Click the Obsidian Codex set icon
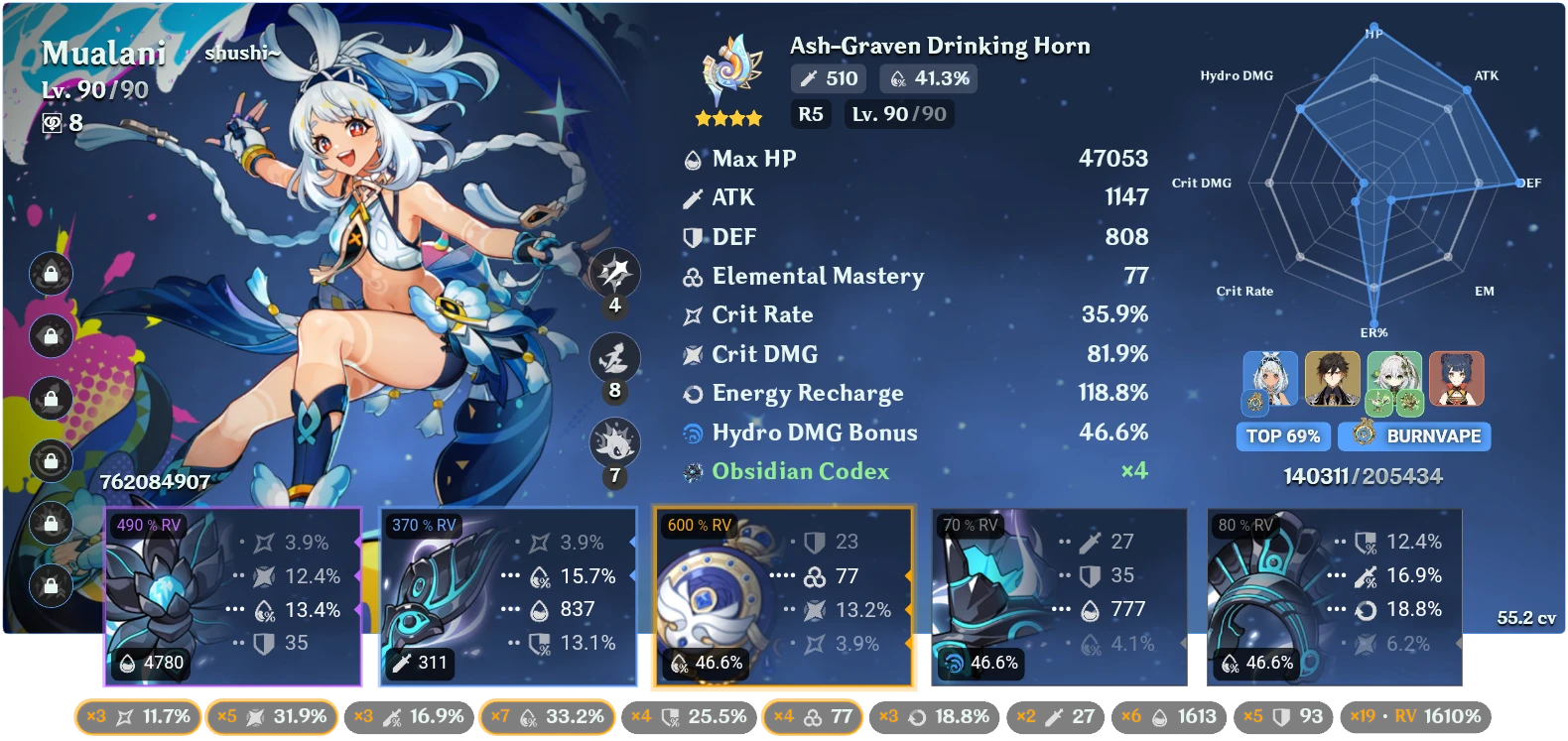Screen dimensions: 1568x741 692,471
